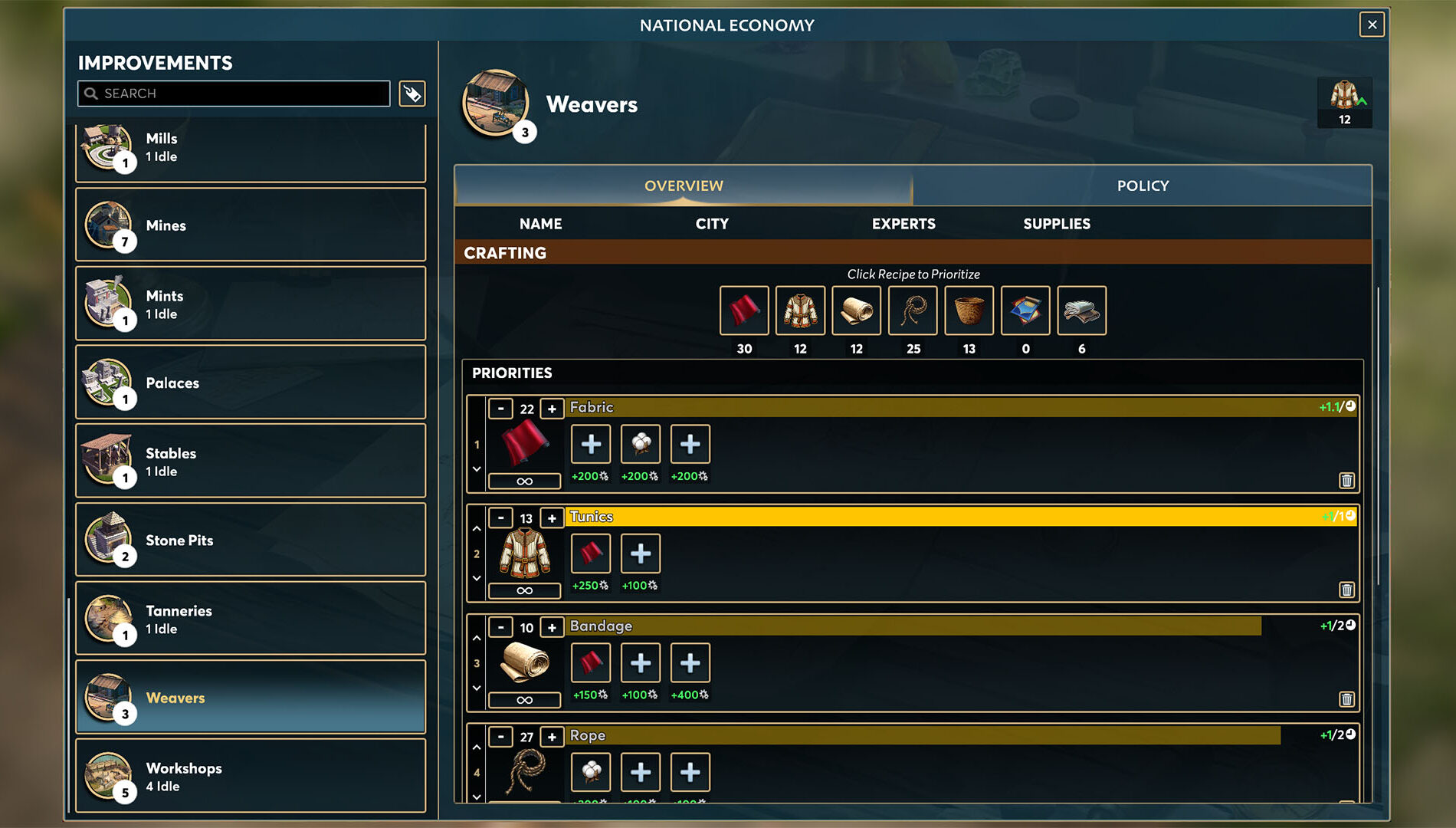Select Mines in the improvements list
This screenshot has height=828, width=1456.
point(251,225)
